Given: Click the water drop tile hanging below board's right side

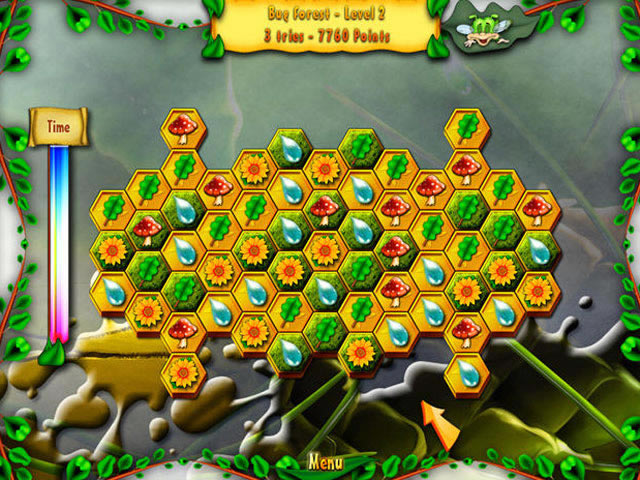Looking at the screenshot, I should click(x=467, y=371).
